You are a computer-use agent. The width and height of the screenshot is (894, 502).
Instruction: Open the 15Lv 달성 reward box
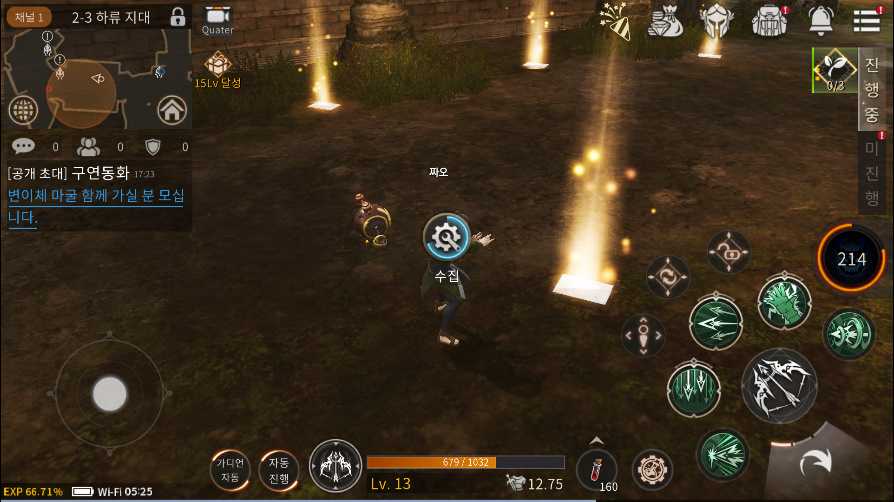217,67
